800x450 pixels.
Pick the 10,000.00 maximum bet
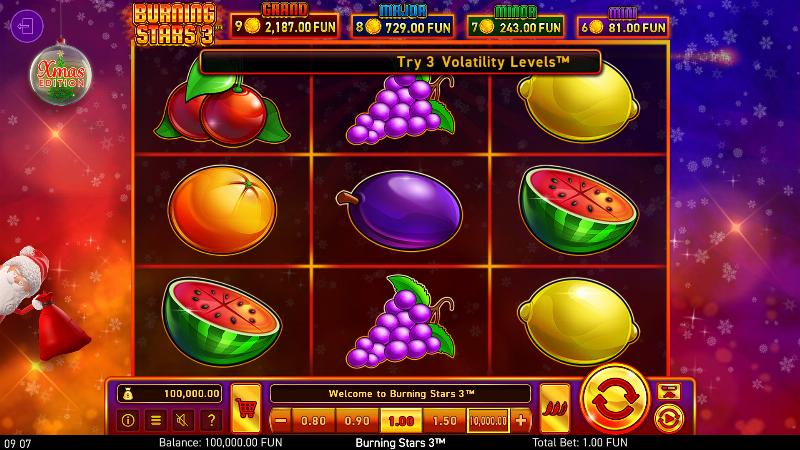(488, 420)
